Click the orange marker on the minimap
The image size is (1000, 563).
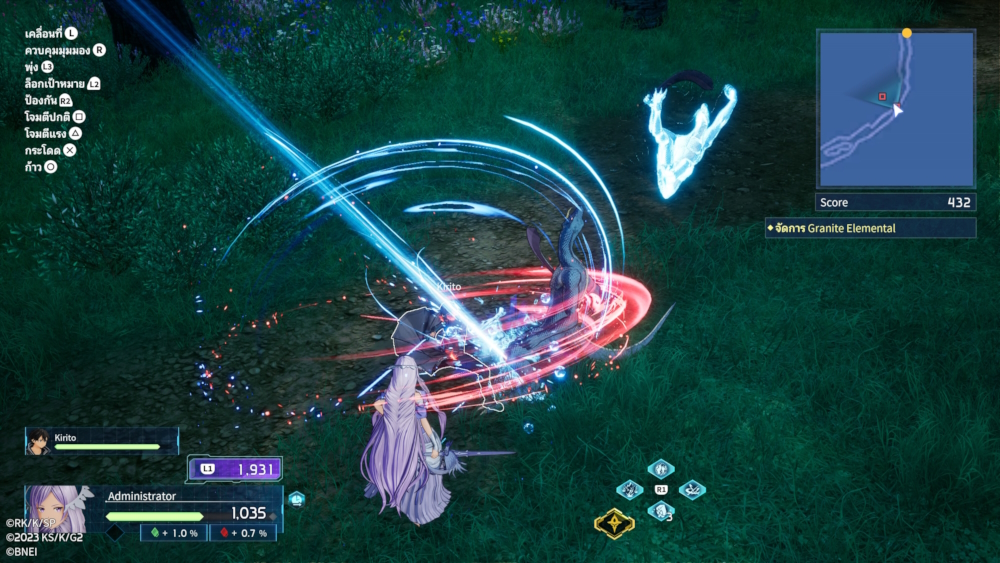[x=907, y=33]
